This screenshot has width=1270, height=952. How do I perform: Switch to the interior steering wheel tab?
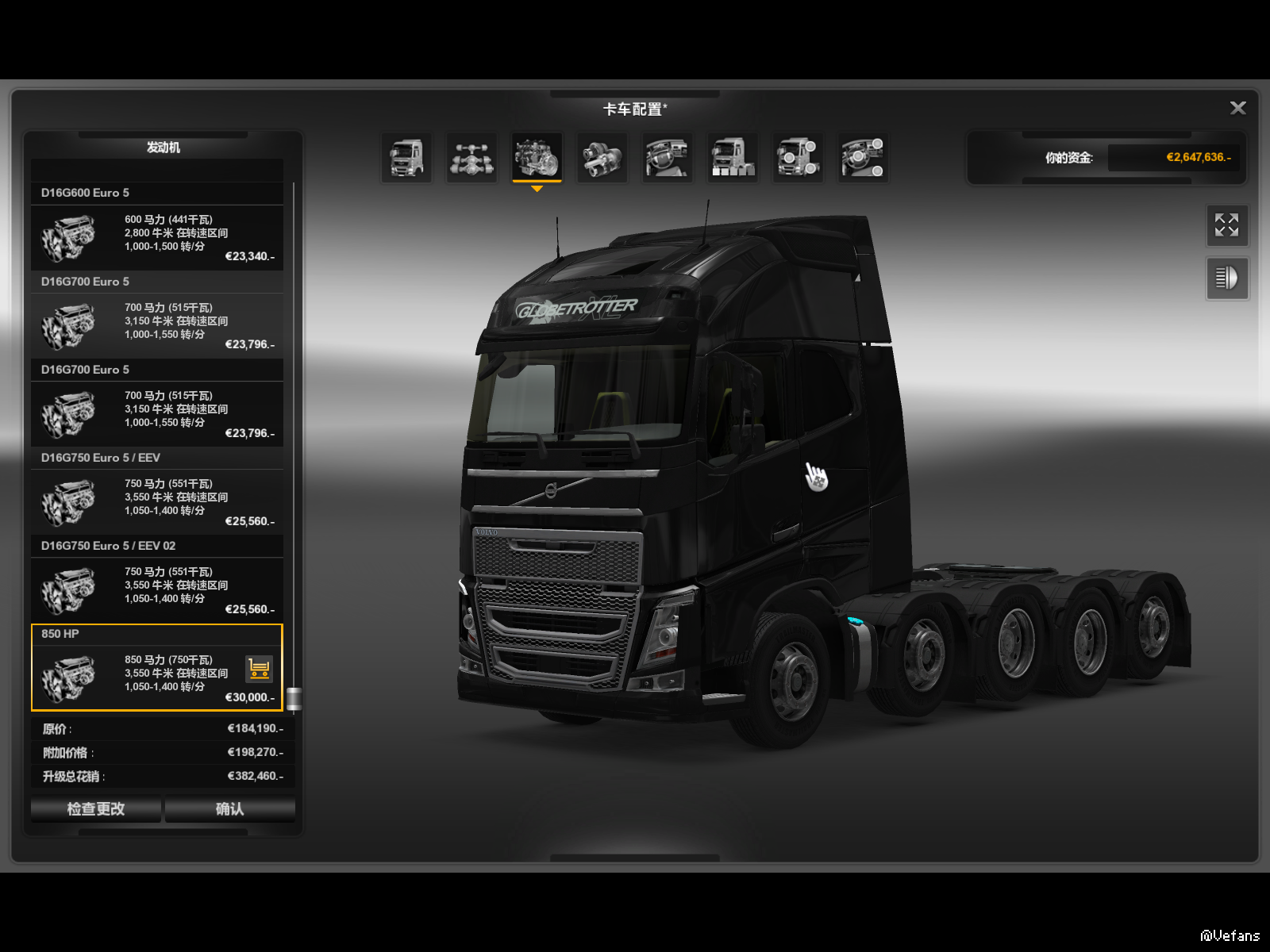[x=668, y=157]
